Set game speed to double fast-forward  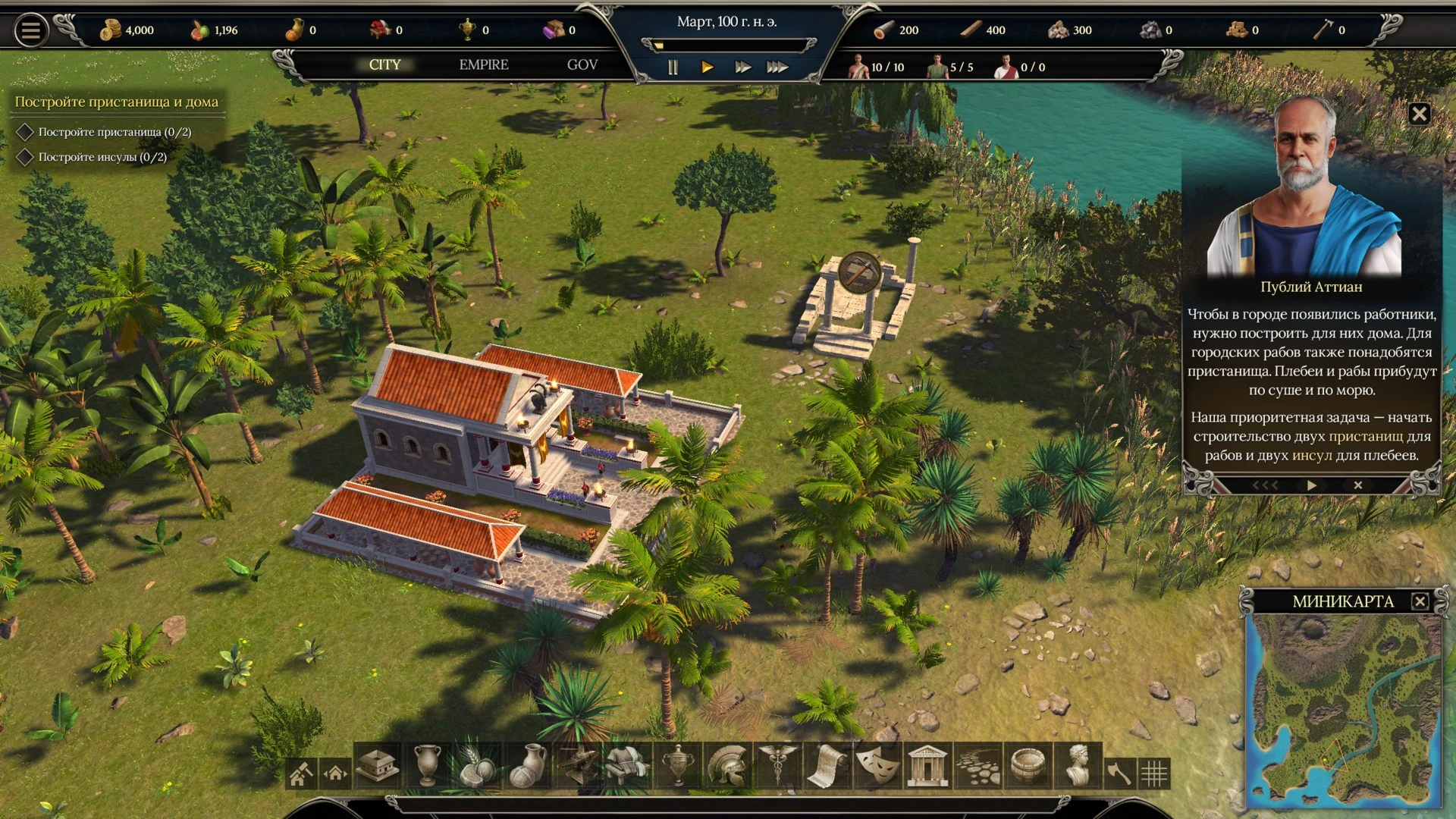tap(742, 67)
